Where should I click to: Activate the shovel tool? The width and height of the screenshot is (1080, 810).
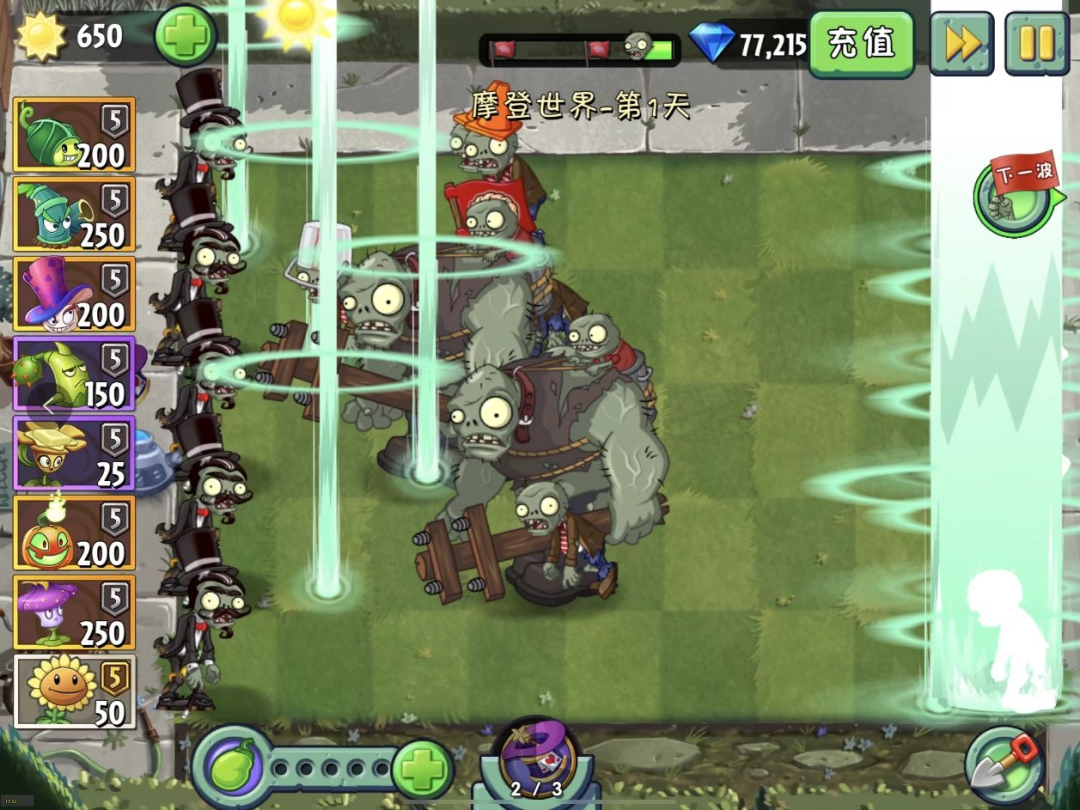pos(1005,767)
